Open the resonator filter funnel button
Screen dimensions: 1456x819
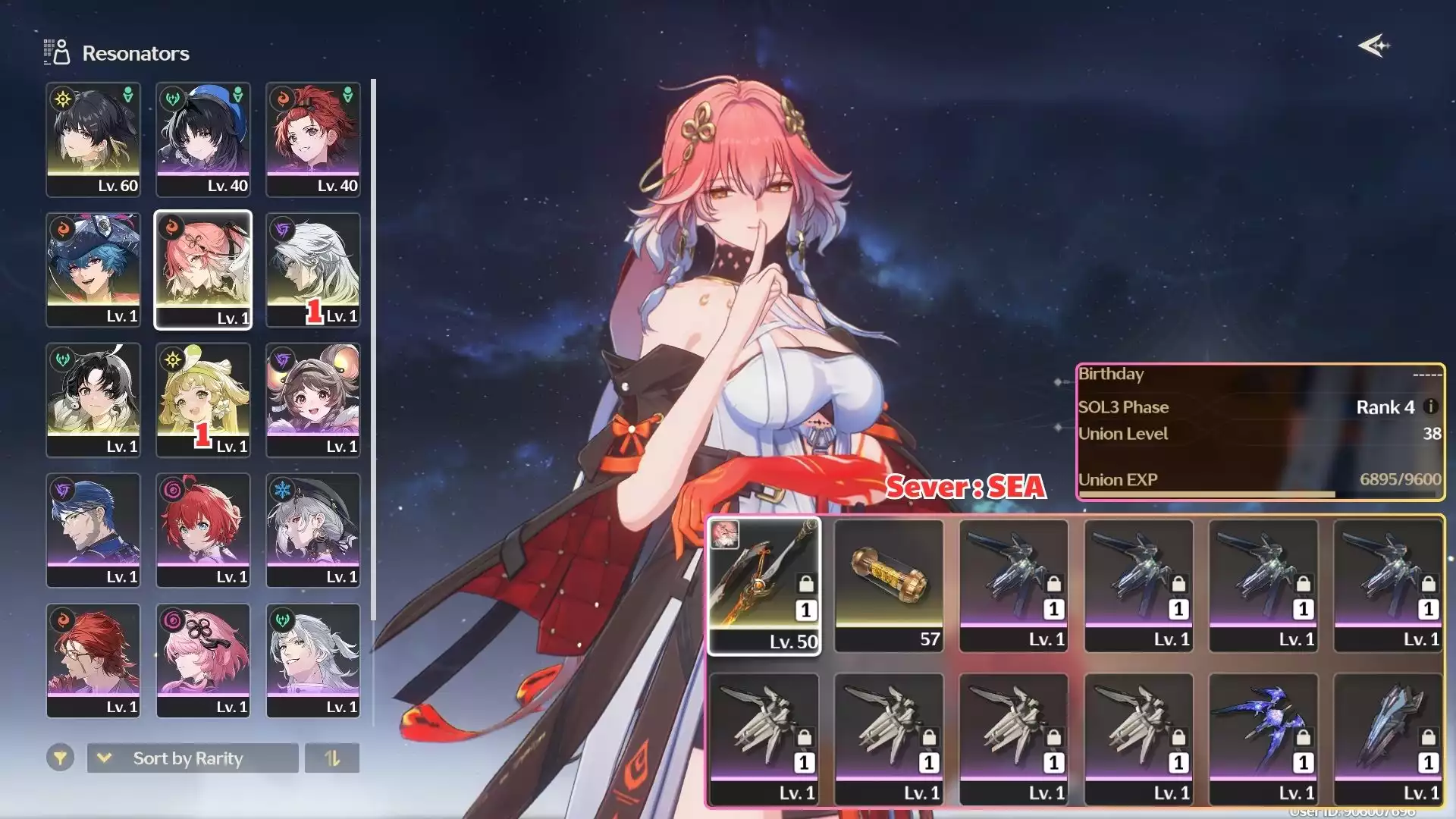click(60, 758)
